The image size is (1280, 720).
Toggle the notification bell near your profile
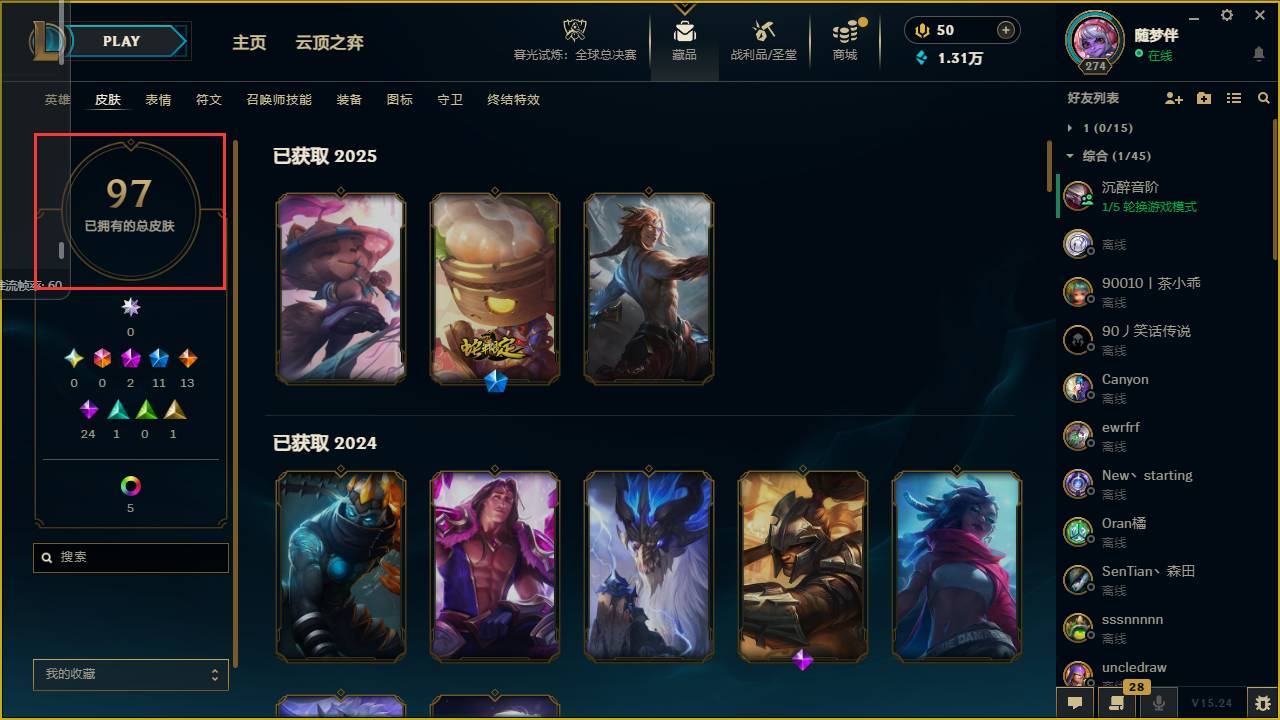pos(1258,52)
